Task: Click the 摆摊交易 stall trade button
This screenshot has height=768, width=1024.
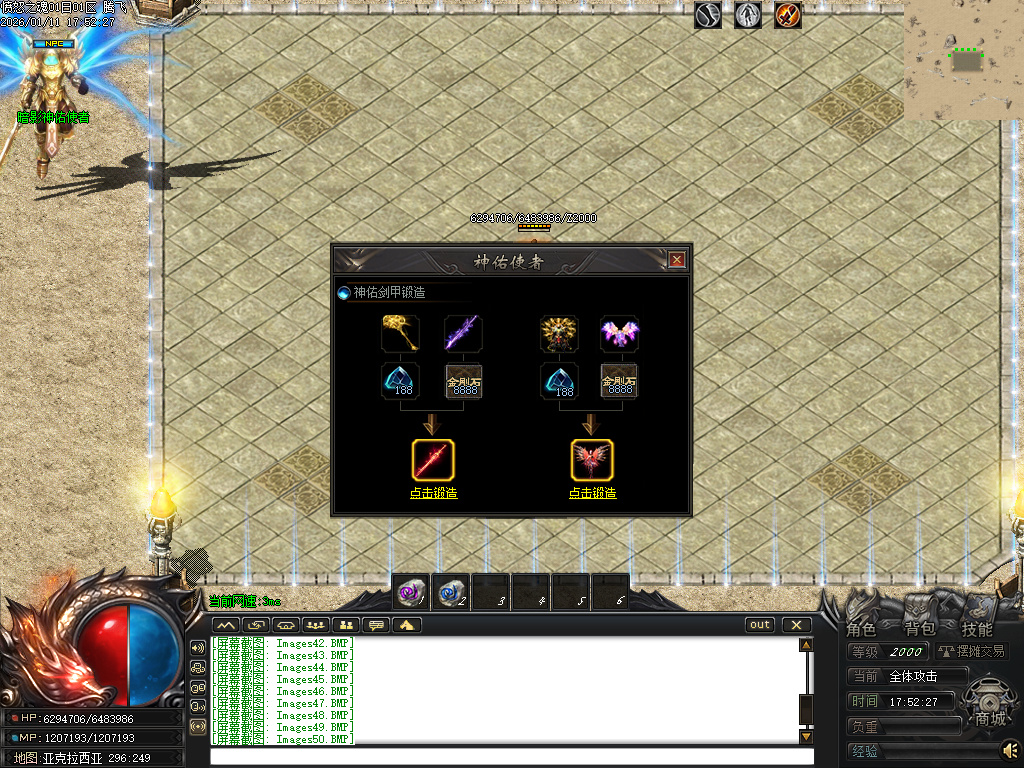Action: point(972,652)
